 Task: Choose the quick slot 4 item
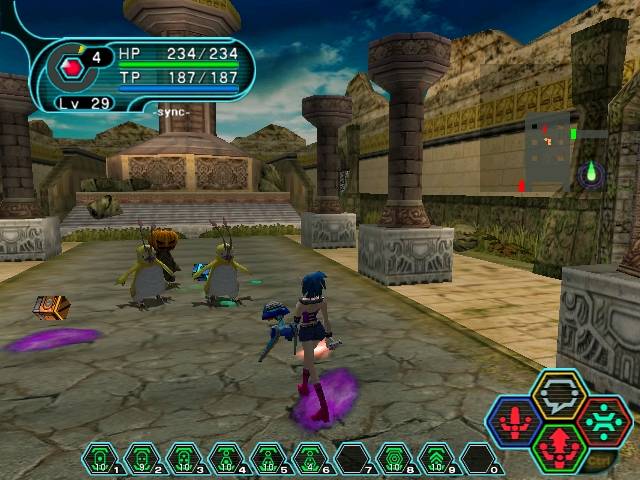point(226,459)
